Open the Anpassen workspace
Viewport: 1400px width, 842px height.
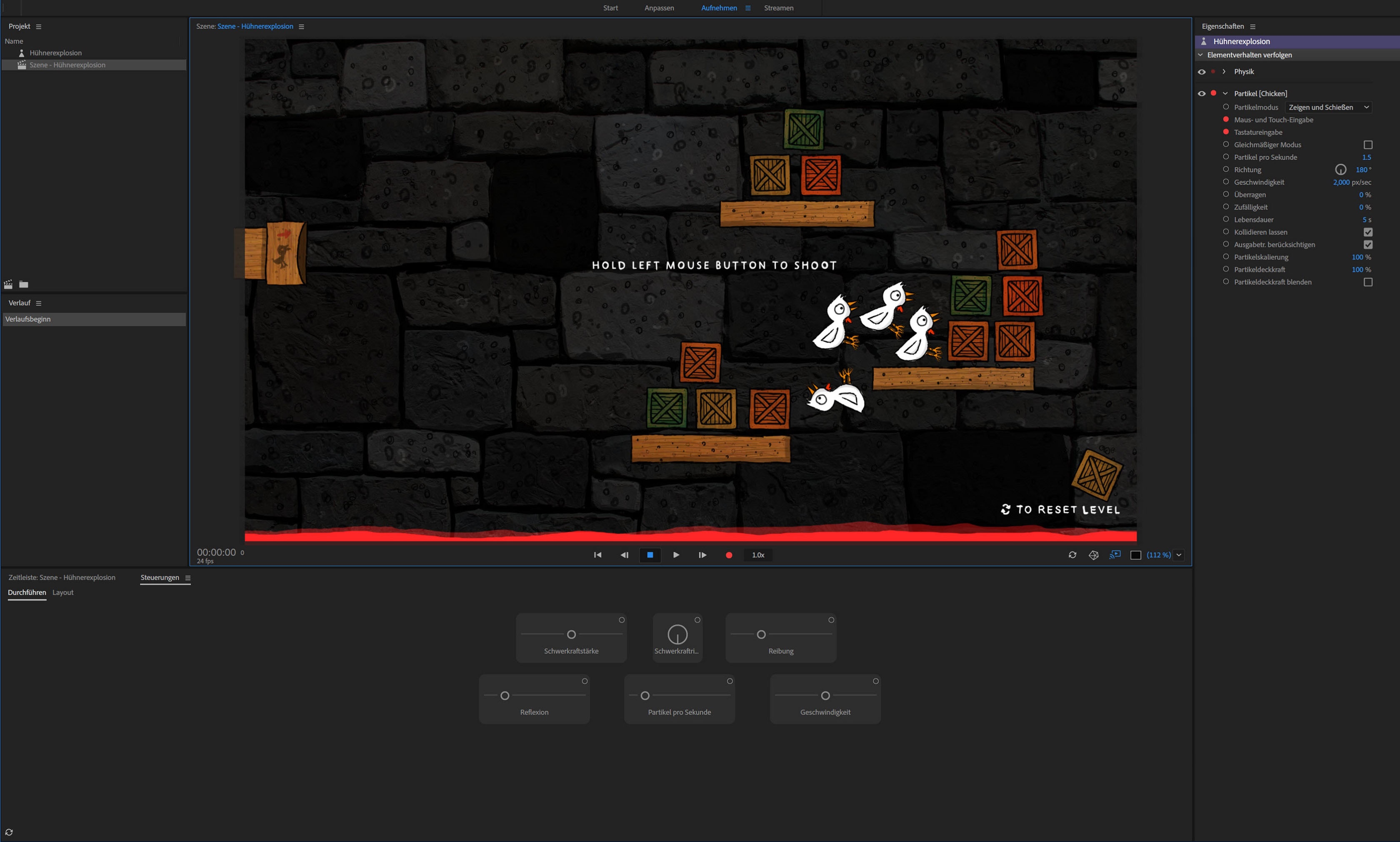point(659,8)
